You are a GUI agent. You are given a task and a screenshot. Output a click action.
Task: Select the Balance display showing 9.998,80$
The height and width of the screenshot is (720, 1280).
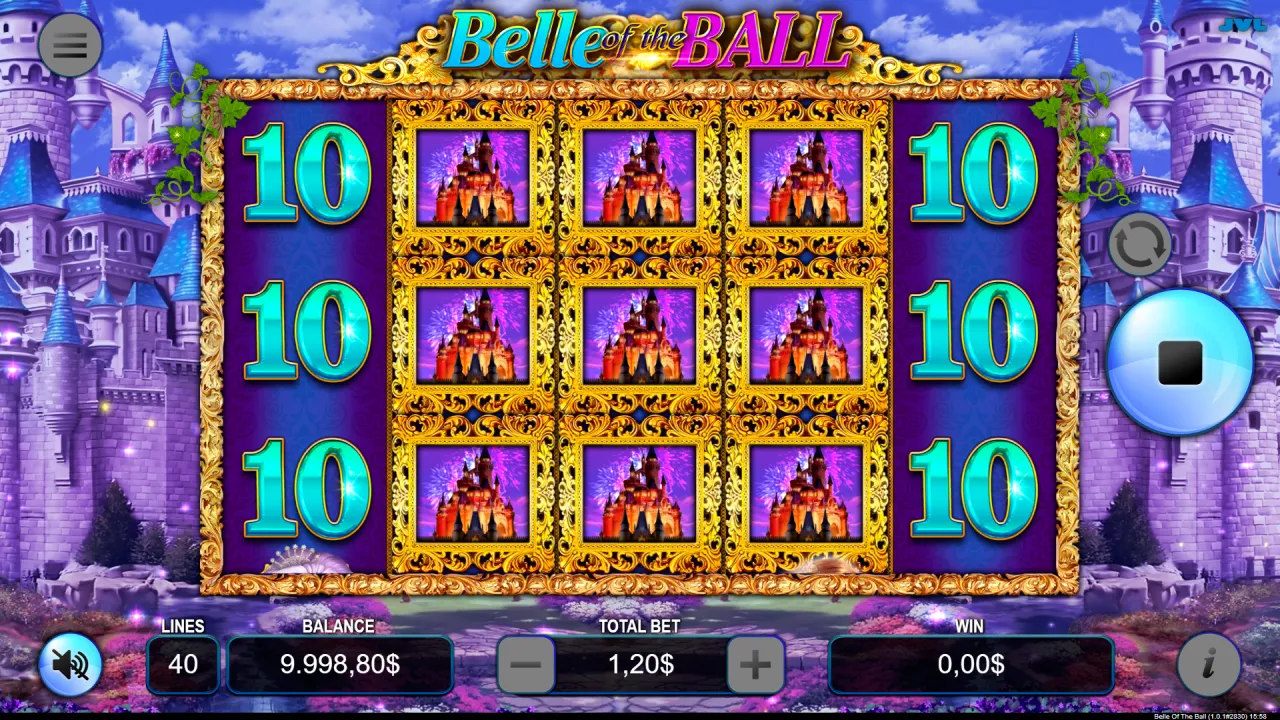(340, 664)
